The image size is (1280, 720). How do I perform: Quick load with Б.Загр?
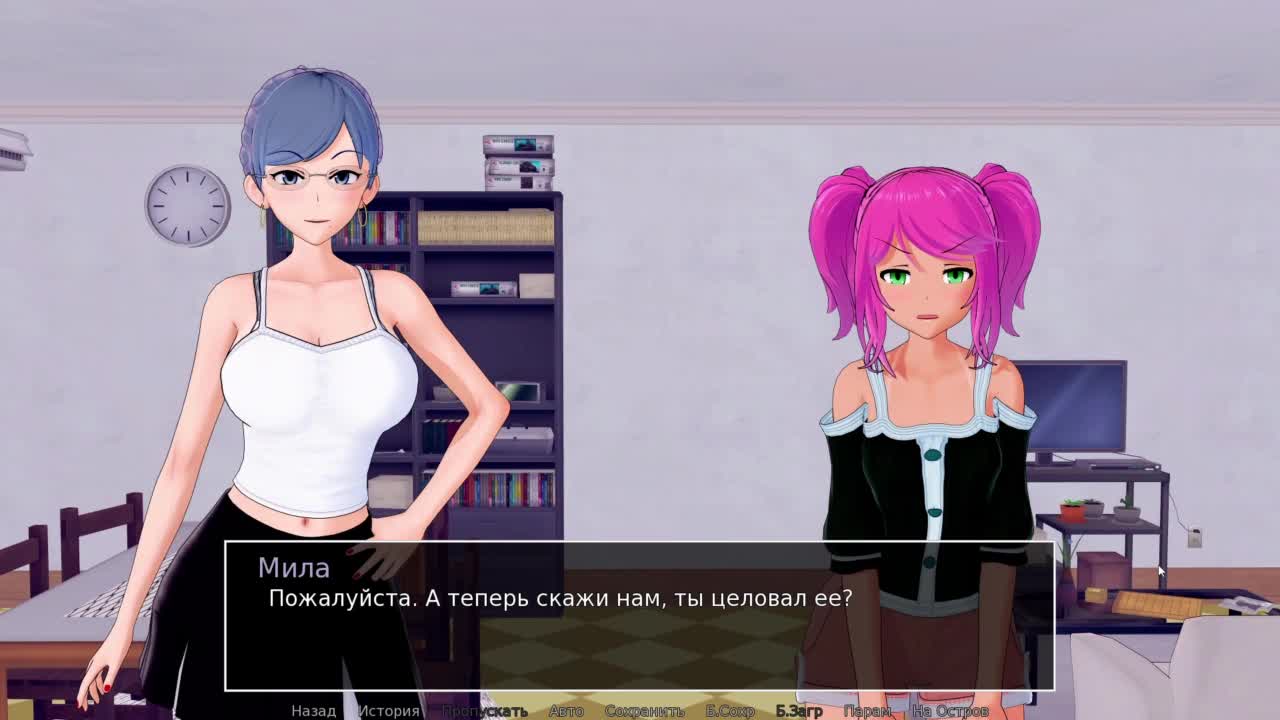tap(799, 711)
